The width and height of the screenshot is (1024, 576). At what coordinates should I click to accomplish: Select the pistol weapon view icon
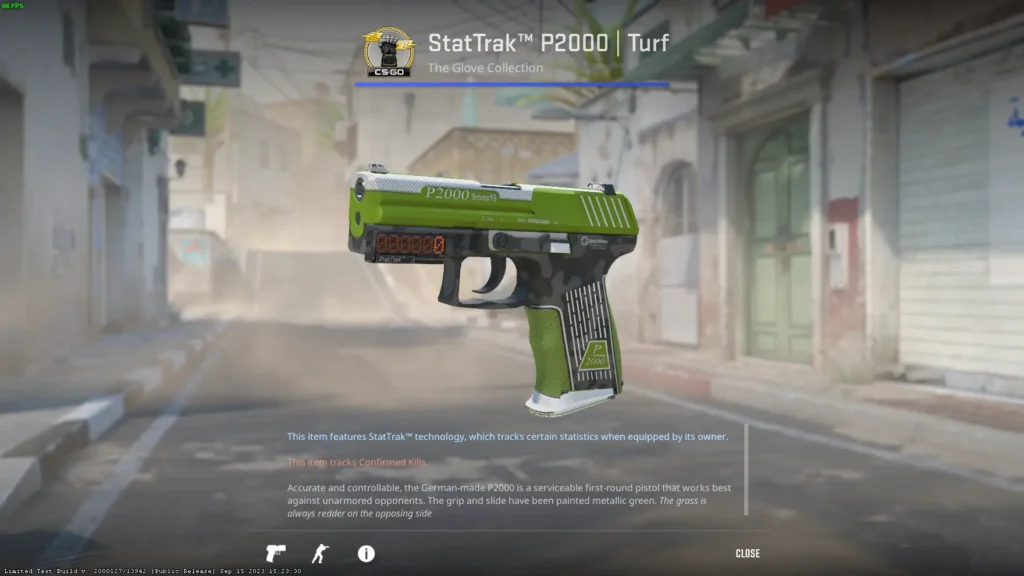click(x=275, y=553)
